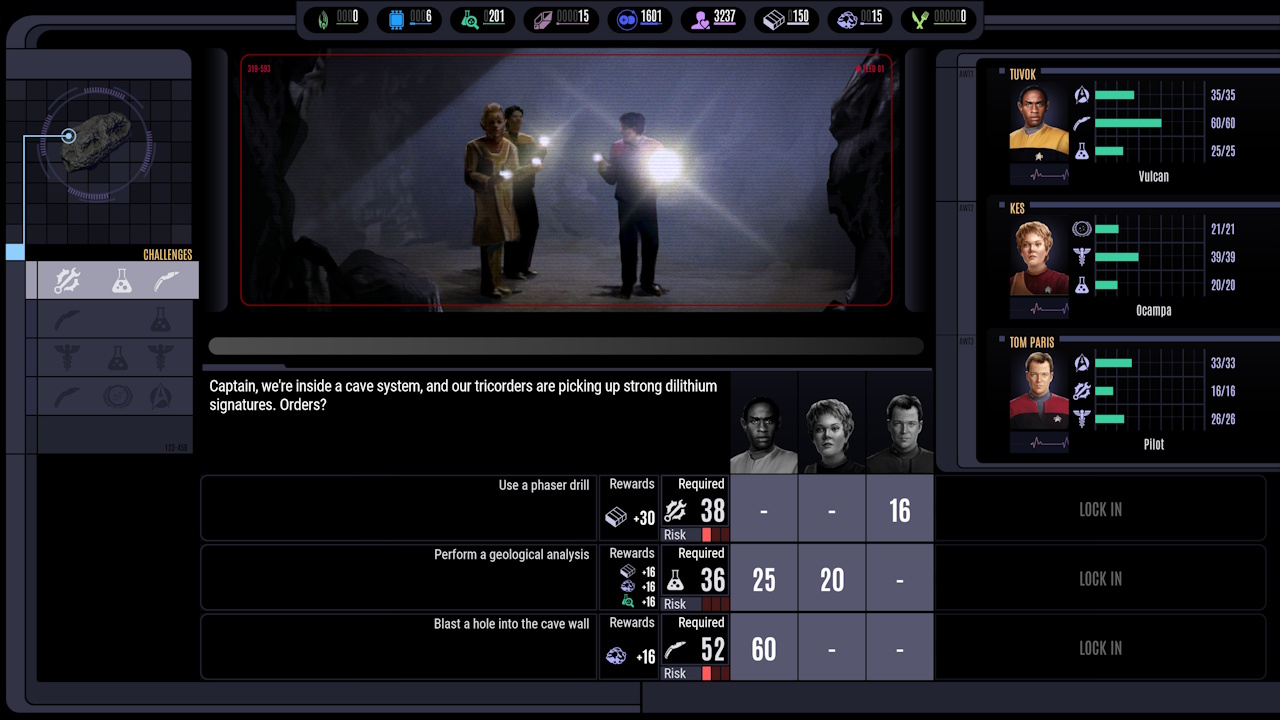Toggle Tuvok as the crew member for phaser drill
1280x720 pixels.
tap(765, 510)
